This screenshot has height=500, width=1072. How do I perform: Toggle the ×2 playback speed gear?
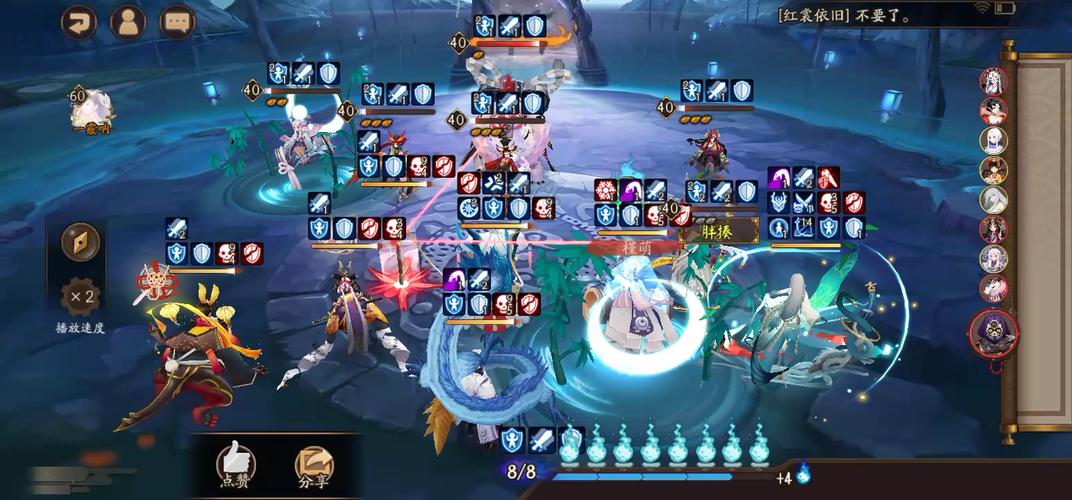80,297
